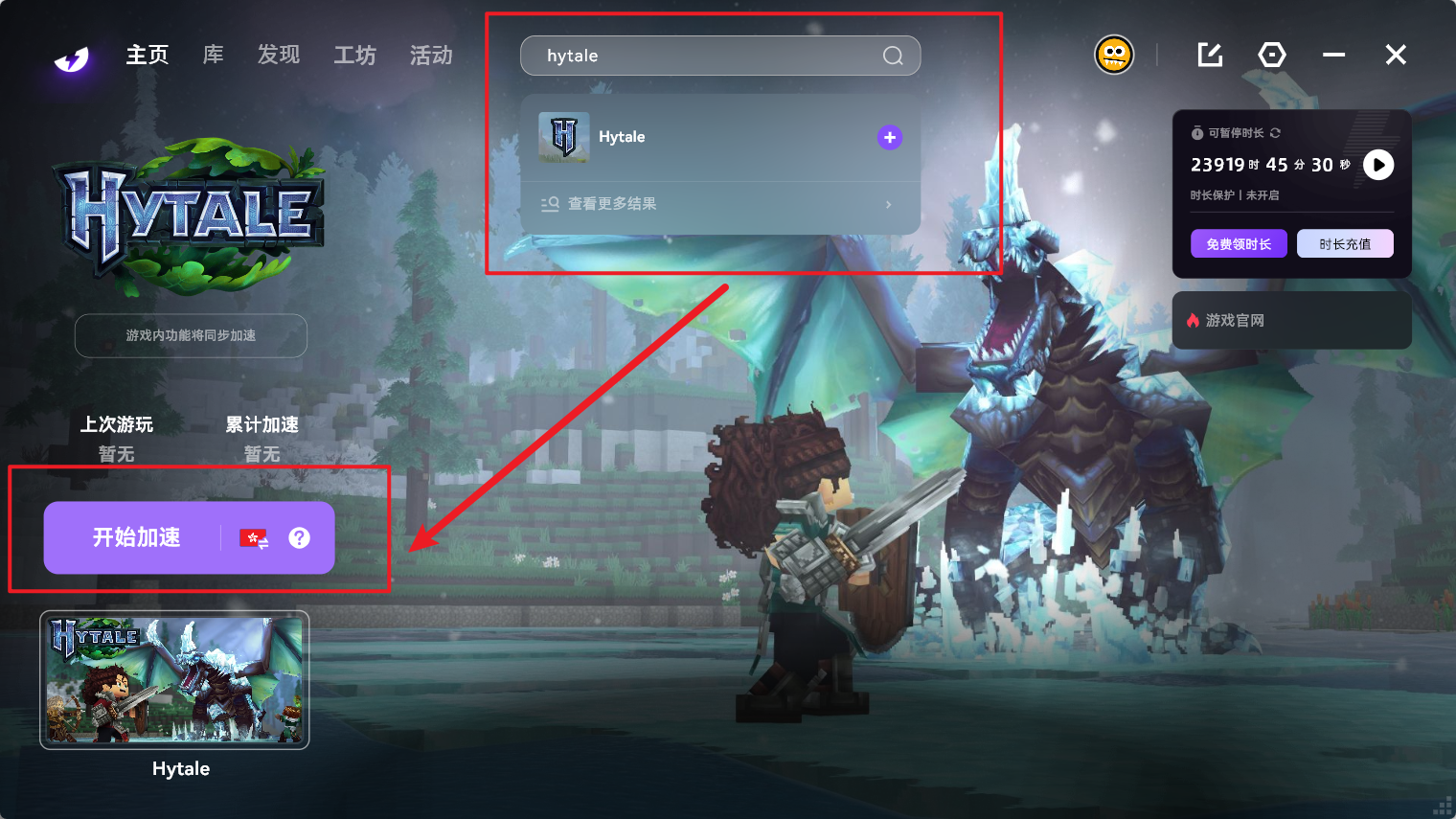The width and height of the screenshot is (1456, 819).
Task: Click the Hong Kong flag node selector
Action: pyautogui.click(x=254, y=537)
